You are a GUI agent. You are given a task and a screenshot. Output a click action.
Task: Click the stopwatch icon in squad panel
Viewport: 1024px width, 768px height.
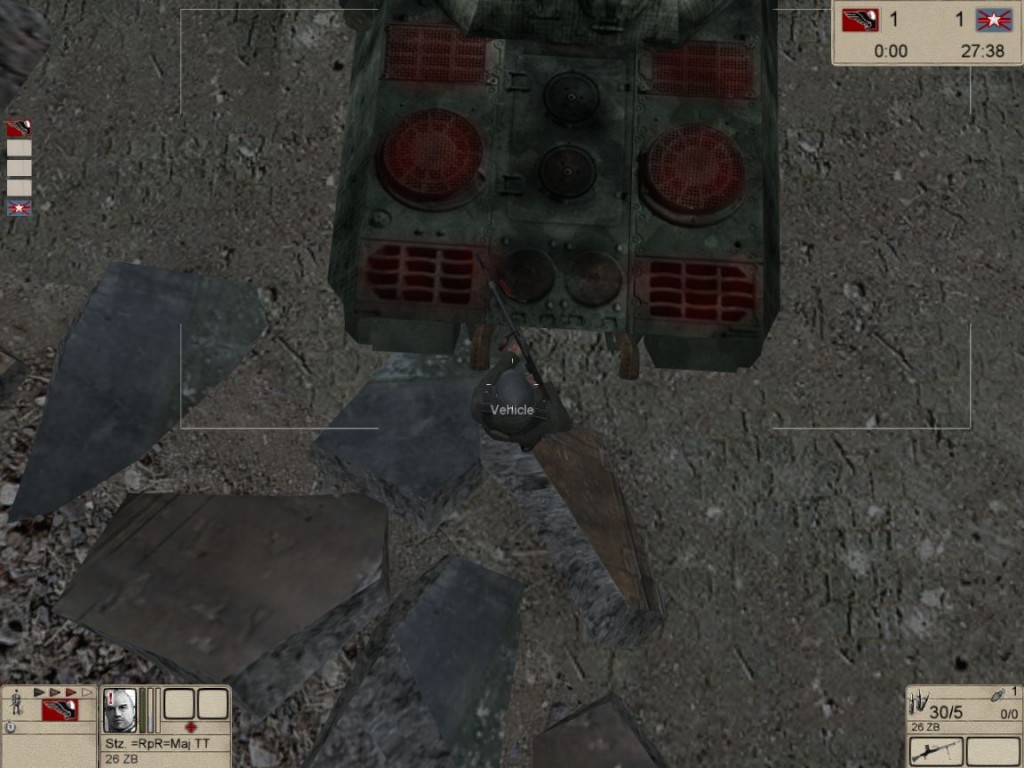click(x=10, y=728)
